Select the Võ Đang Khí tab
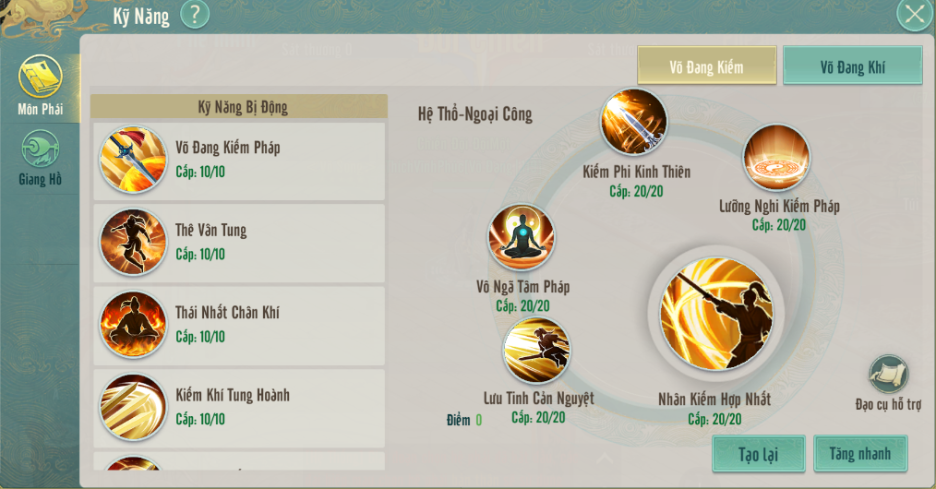Image resolution: width=936 pixels, height=489 pixels. point(852,66)
